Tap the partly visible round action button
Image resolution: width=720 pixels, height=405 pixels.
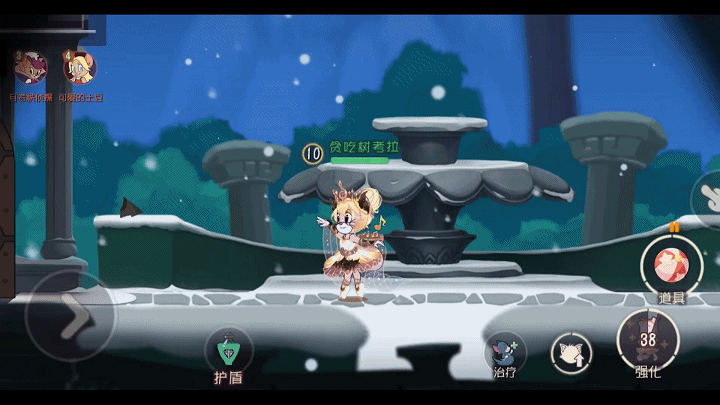tap(708, 195)
